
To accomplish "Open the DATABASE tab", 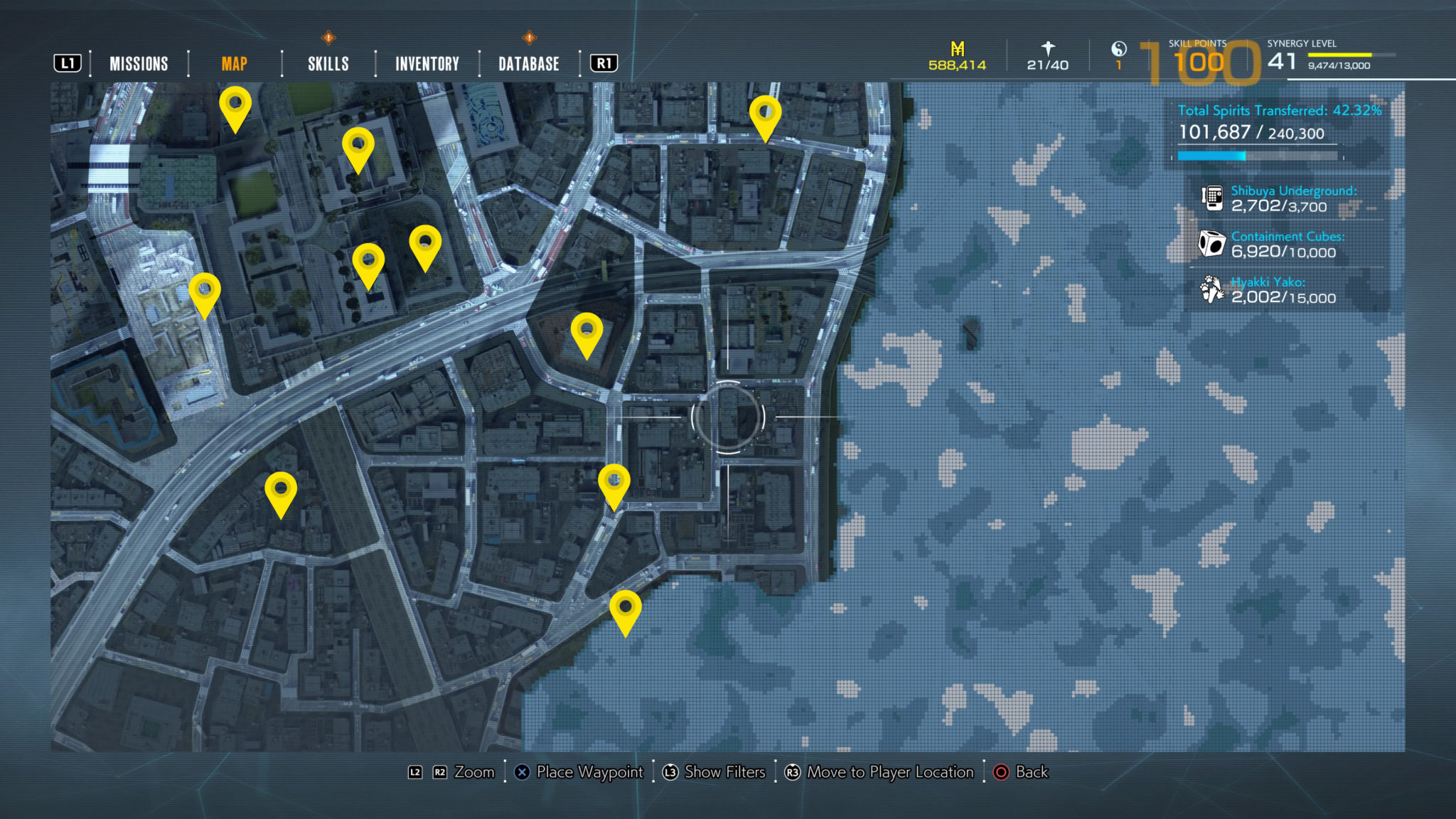I will click(528, 63).
